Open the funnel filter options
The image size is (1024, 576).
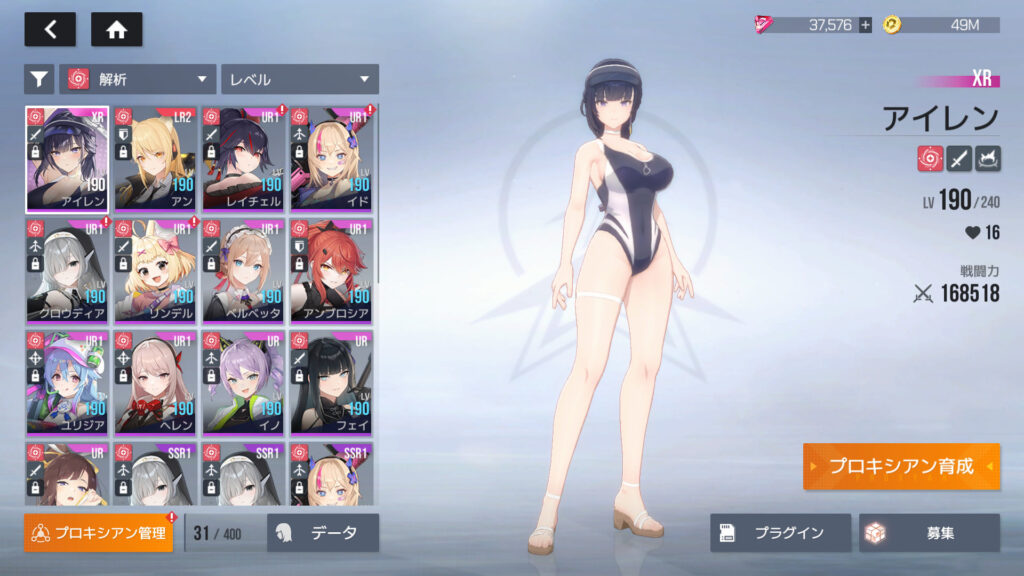tap(39, 79)
